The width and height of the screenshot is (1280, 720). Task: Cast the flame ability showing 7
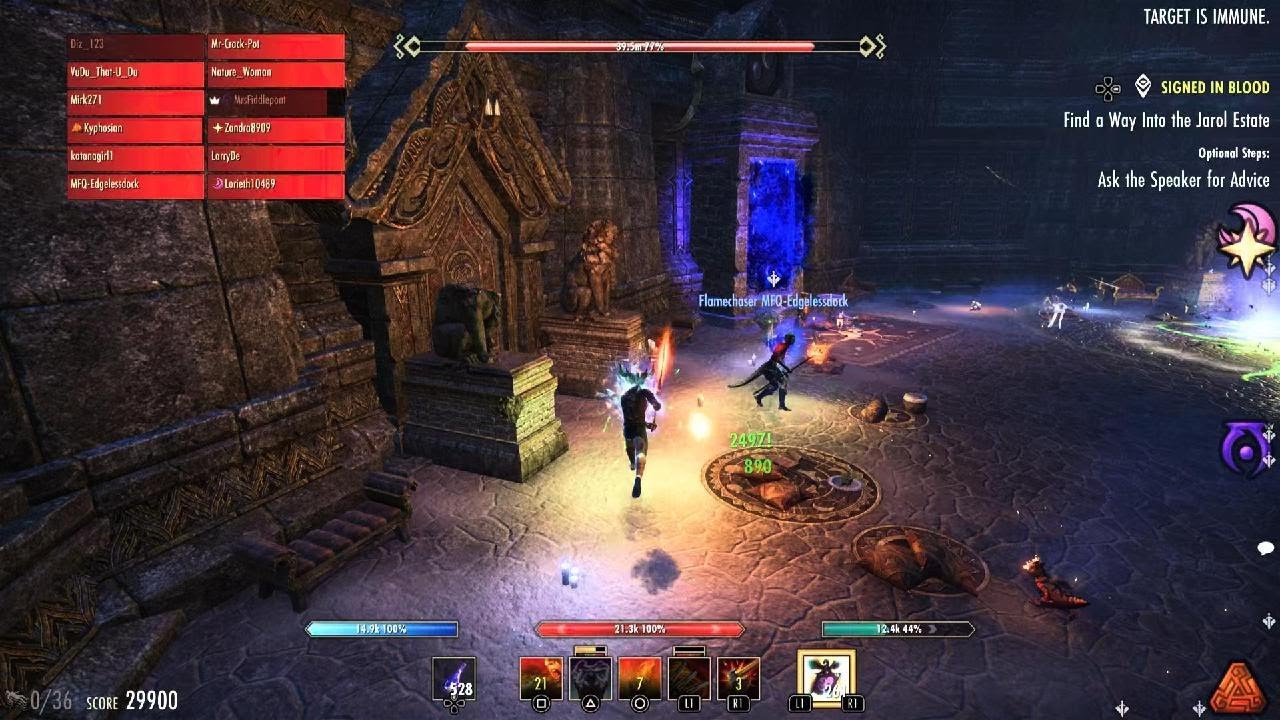(640, 679)
